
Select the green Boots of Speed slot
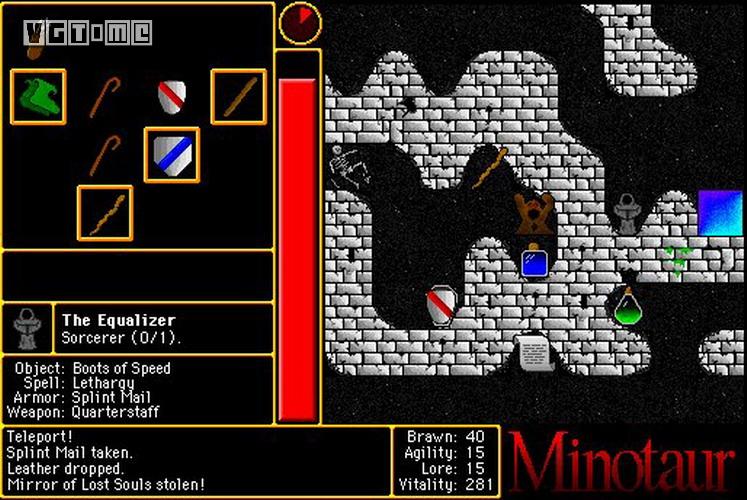tap(39, 96)
